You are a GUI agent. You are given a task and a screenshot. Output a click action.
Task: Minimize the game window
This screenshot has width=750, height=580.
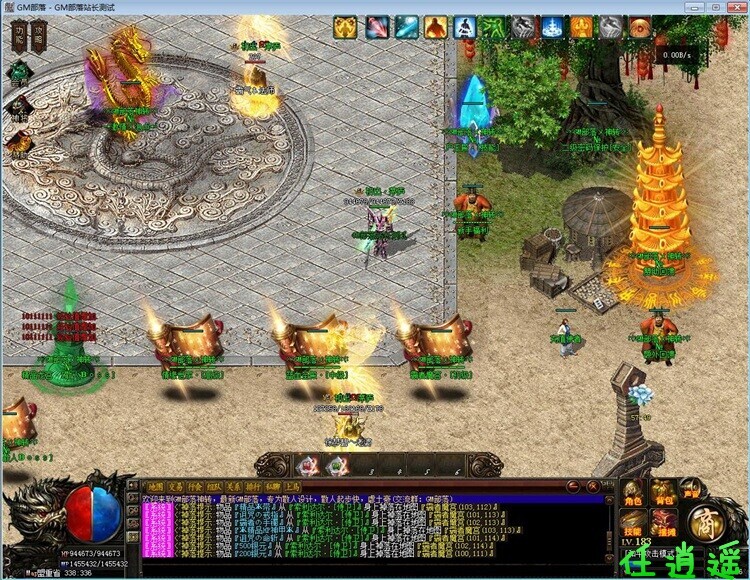click(694, 7)
